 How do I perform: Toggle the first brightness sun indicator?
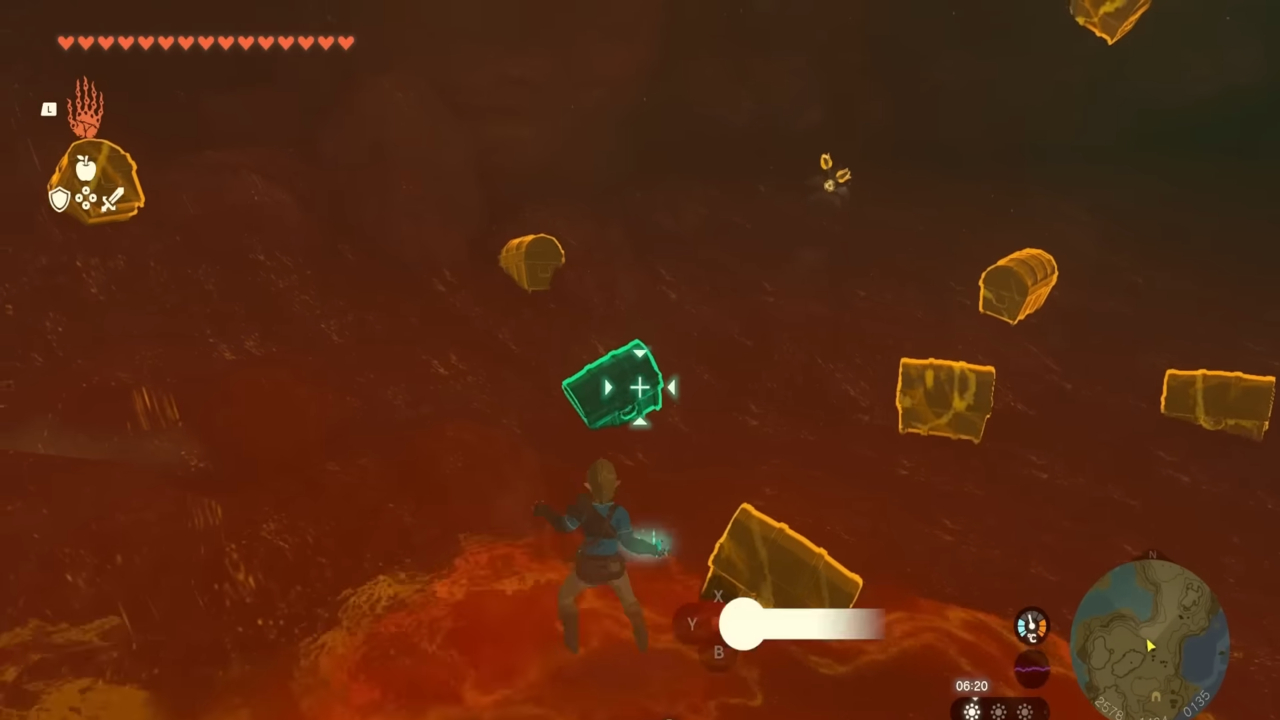tap(972, 711)
